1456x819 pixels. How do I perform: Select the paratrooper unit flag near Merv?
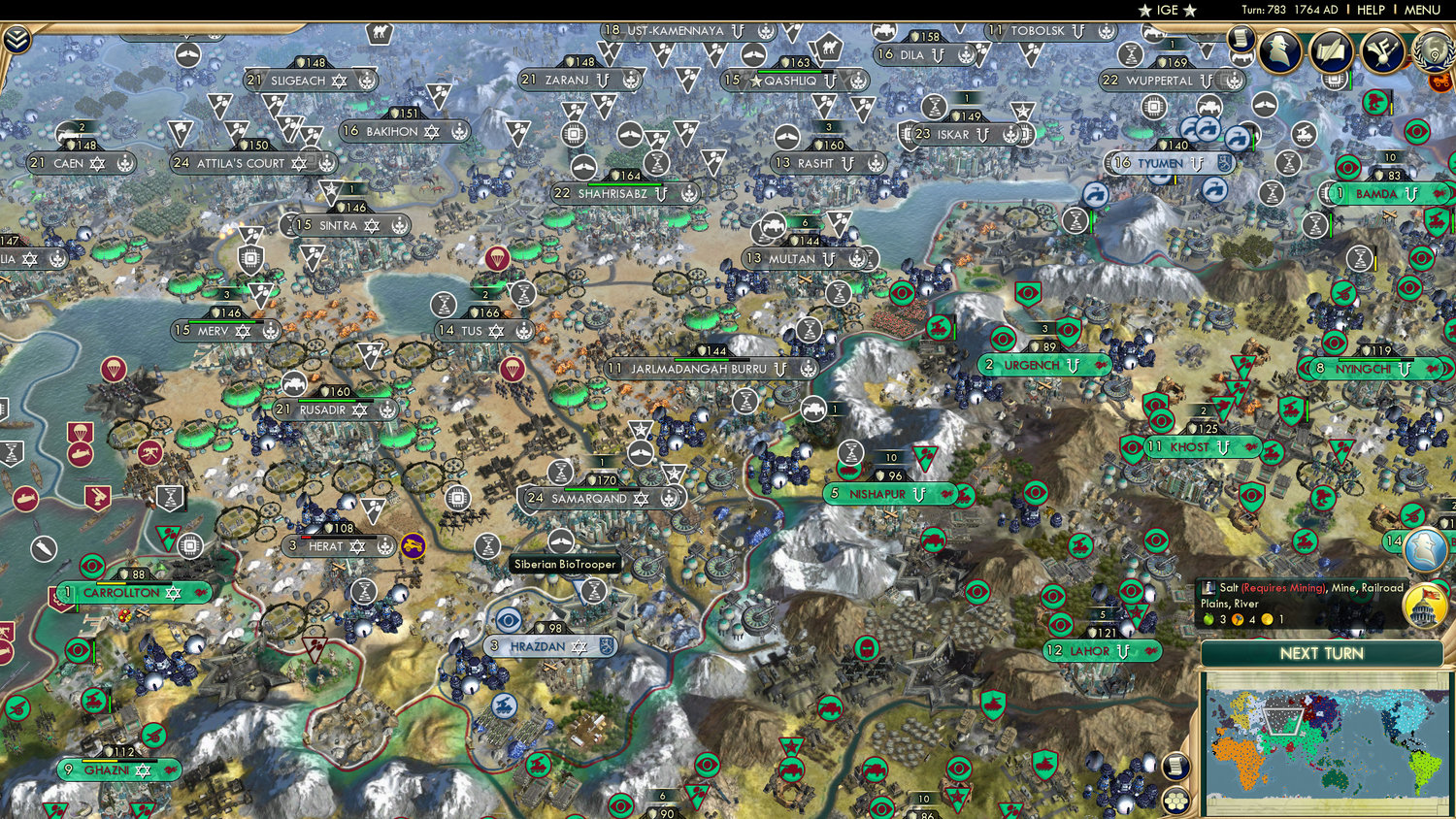click(x=114, y=370)
